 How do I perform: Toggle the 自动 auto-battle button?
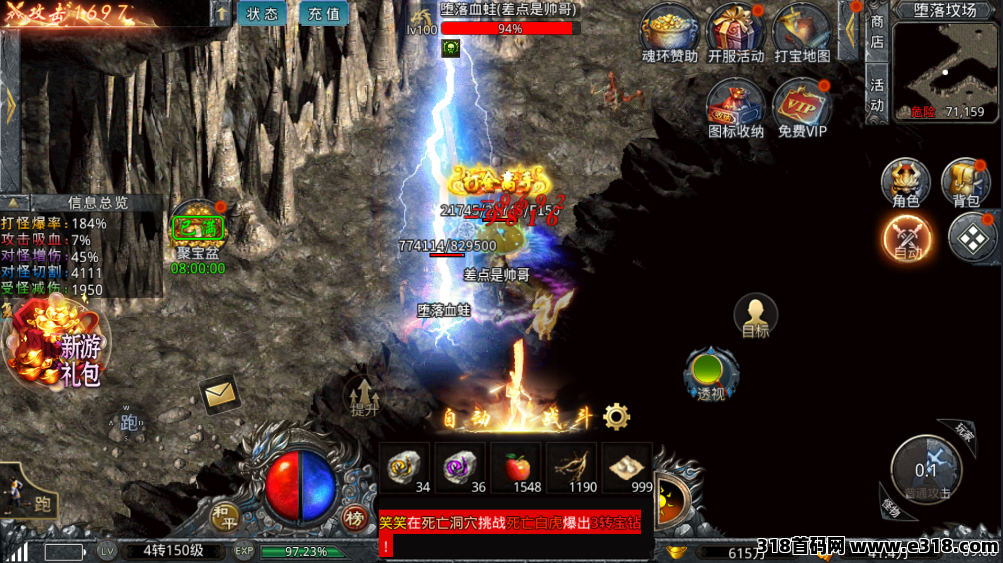[907, 239]
